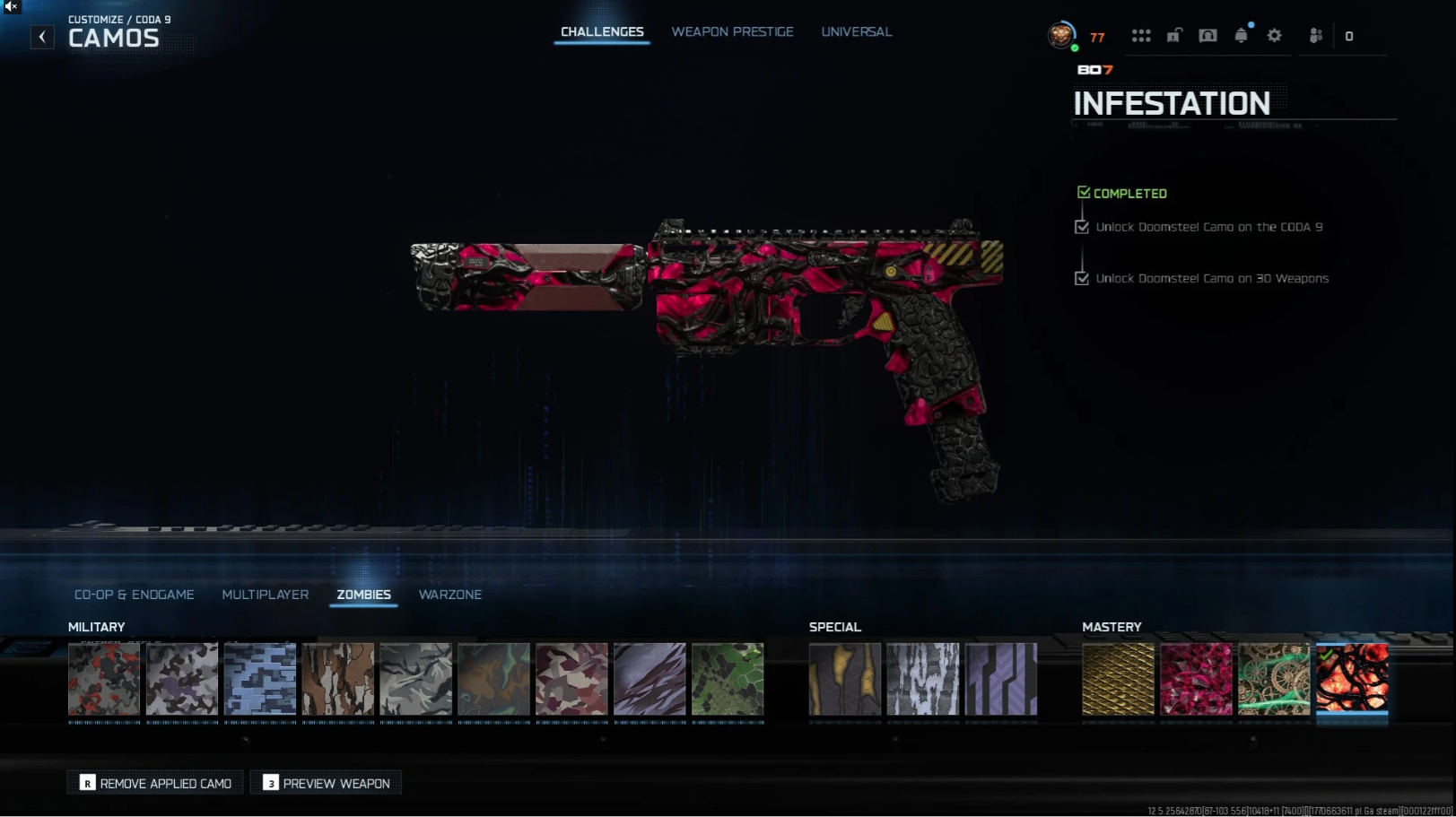The width and height of the screenshot is (1456, 817).
Task: Switch to the Weapon Prestige tab
Action: click(x=732, y=32)
